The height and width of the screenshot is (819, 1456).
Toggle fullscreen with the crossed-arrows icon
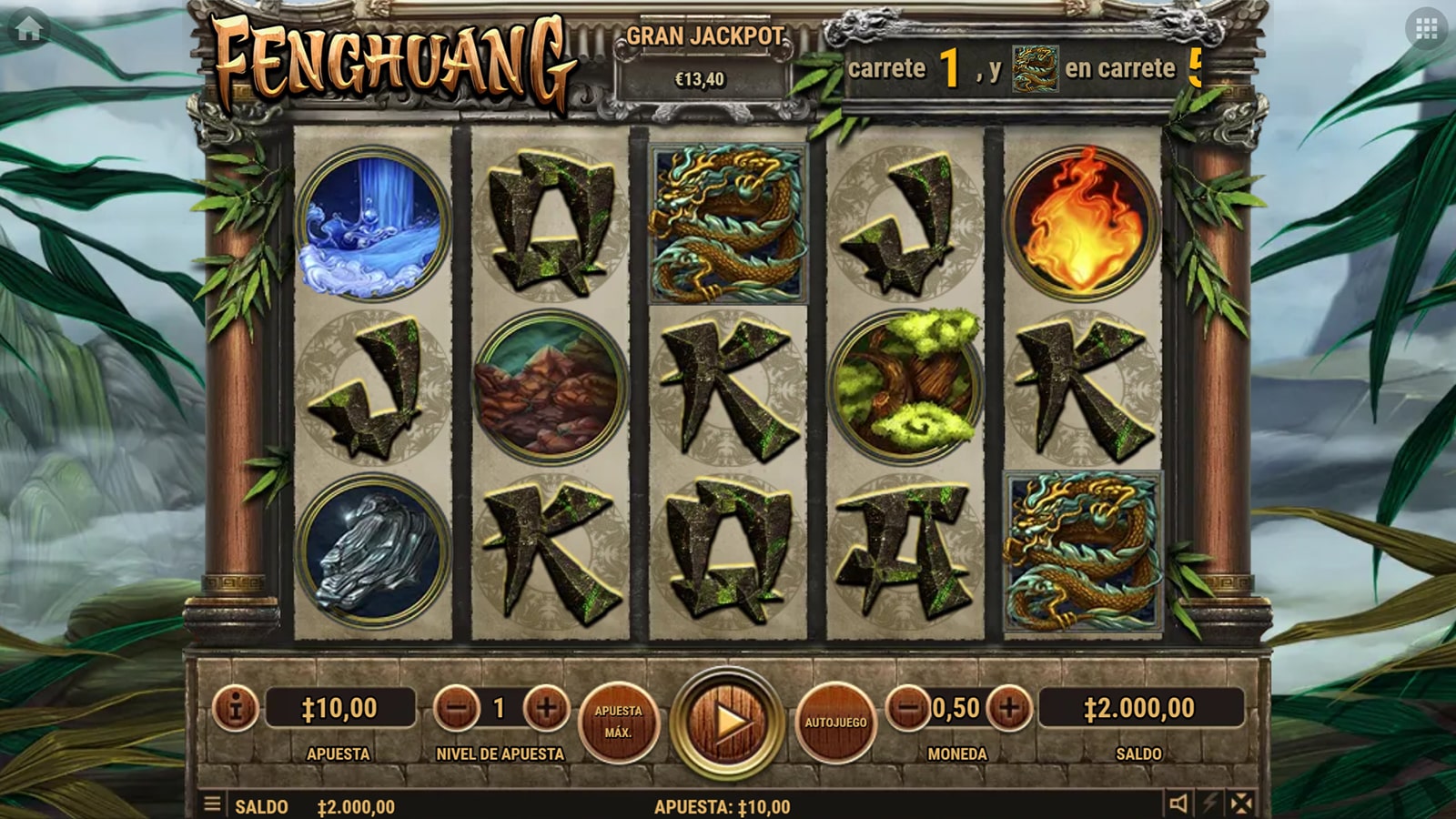1241,803
